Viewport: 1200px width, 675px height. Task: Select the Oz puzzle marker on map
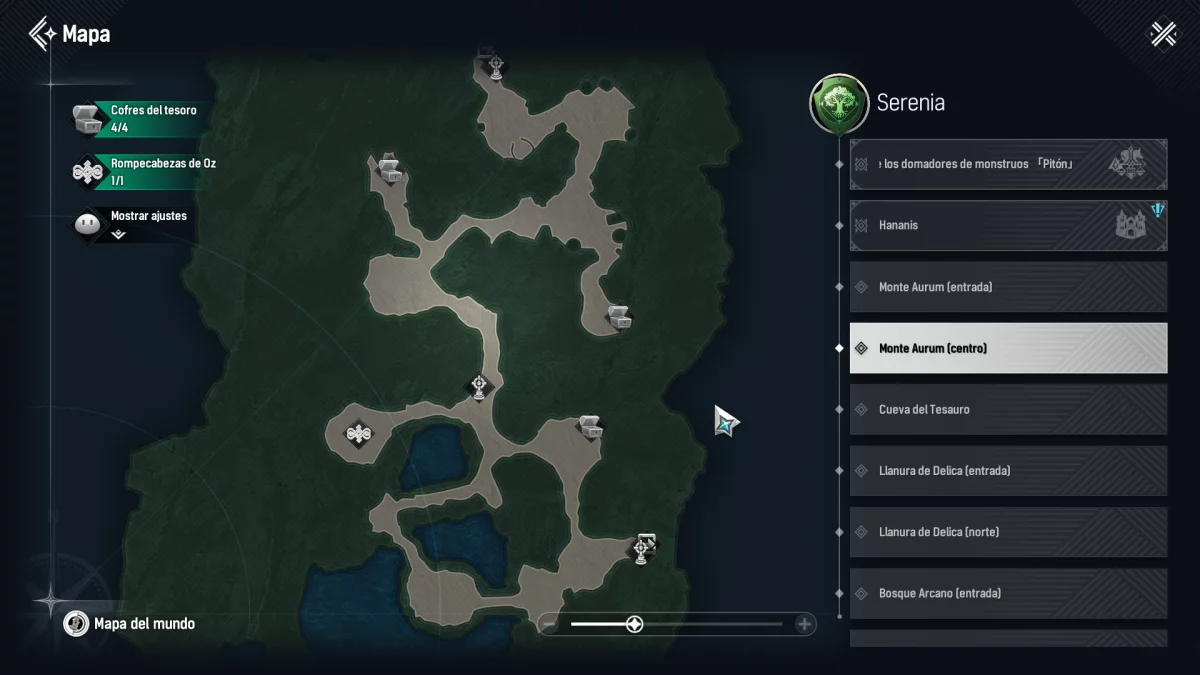358,433
